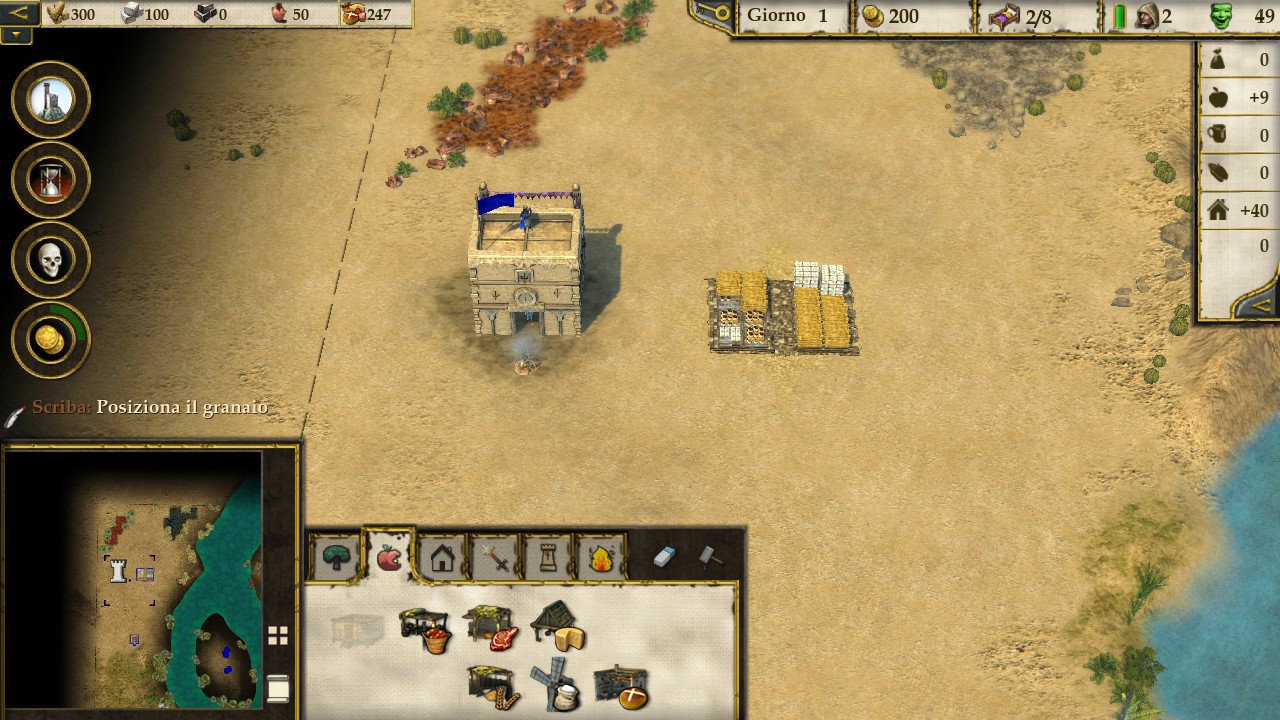Click the skull round button
The width and height of the screenshot is (1280, 720).
(x=51, y=260)
